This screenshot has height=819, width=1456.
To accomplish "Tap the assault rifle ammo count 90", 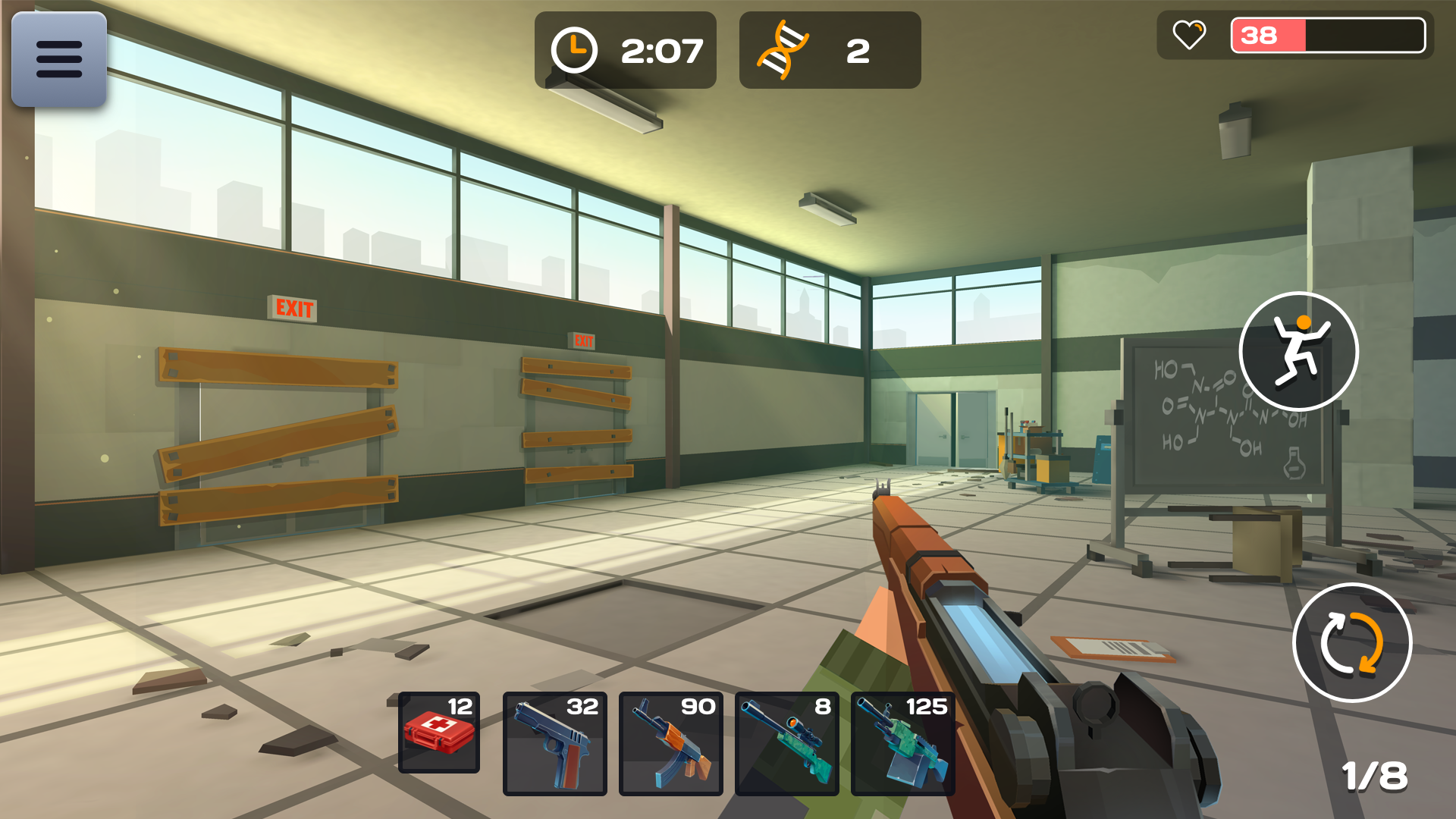I will [x=697, y=707].
